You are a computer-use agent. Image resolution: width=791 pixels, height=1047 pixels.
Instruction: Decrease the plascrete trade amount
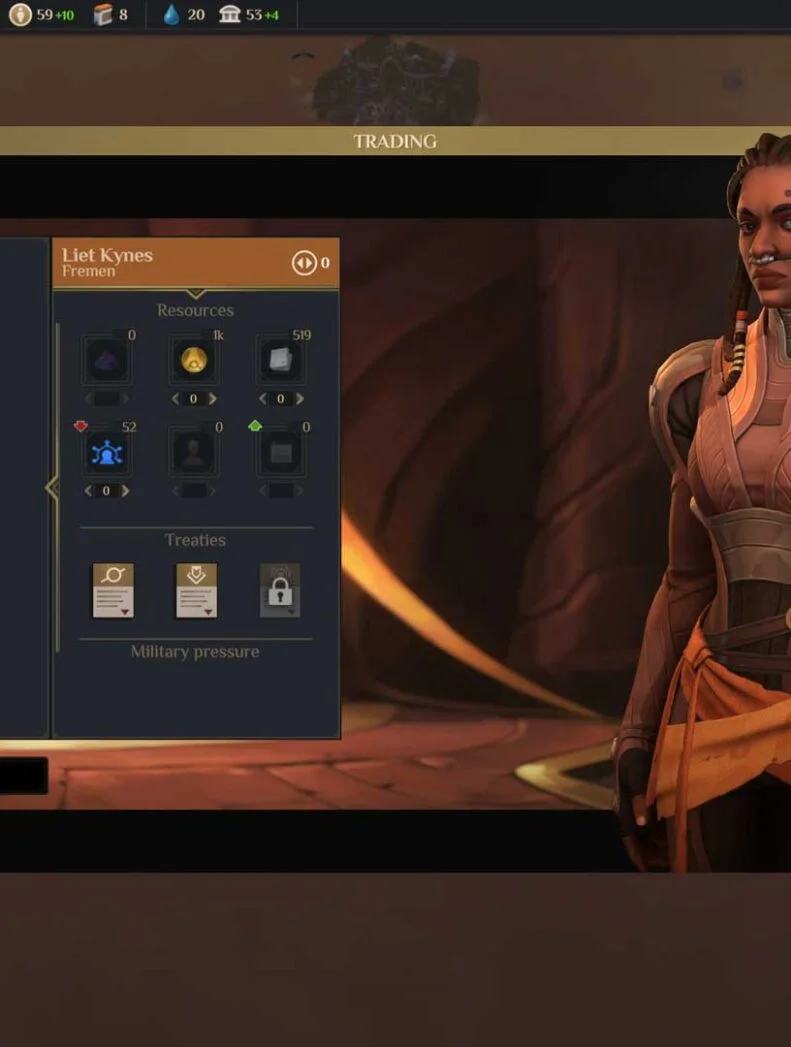pos(263,399)
